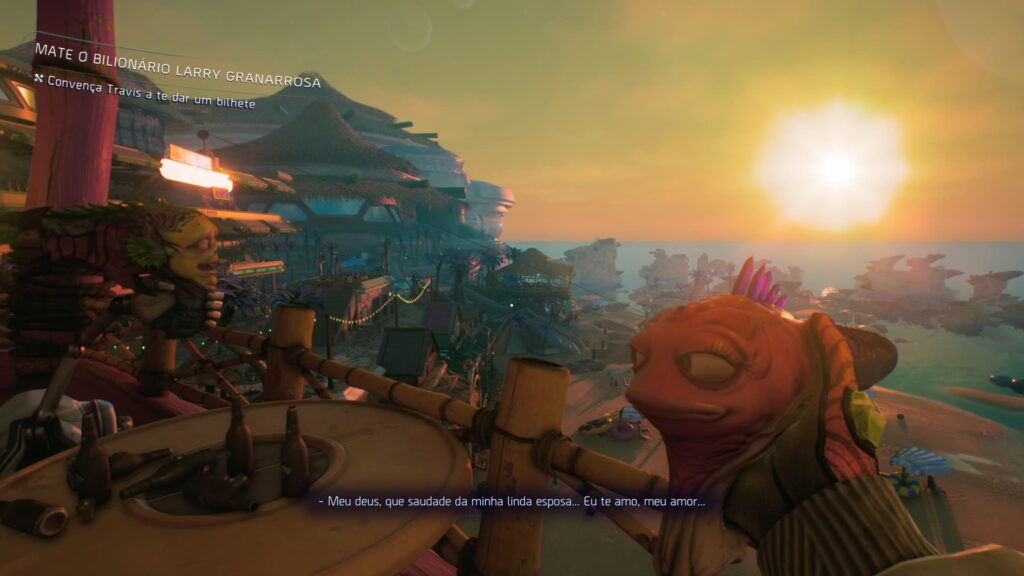1024x576 pixels.
Task: Click the objective Convença Travis a te dar um bilhete
Action: (144, 103)
